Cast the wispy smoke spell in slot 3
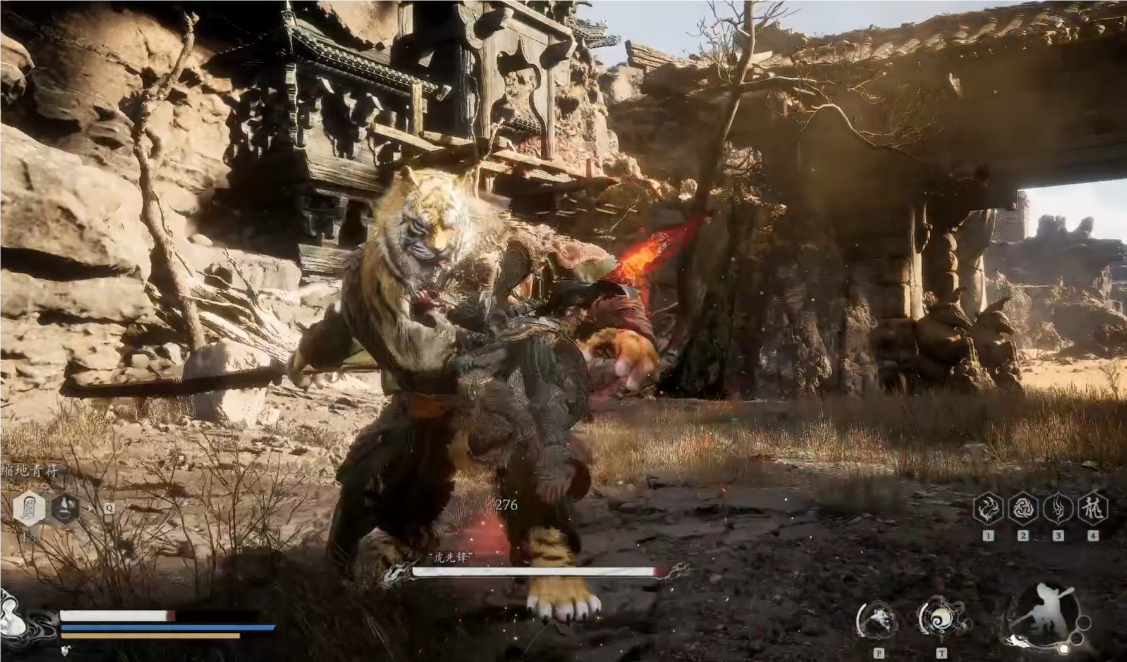The width and height of the screenshot is (1127, 662). coord(1058,509)
